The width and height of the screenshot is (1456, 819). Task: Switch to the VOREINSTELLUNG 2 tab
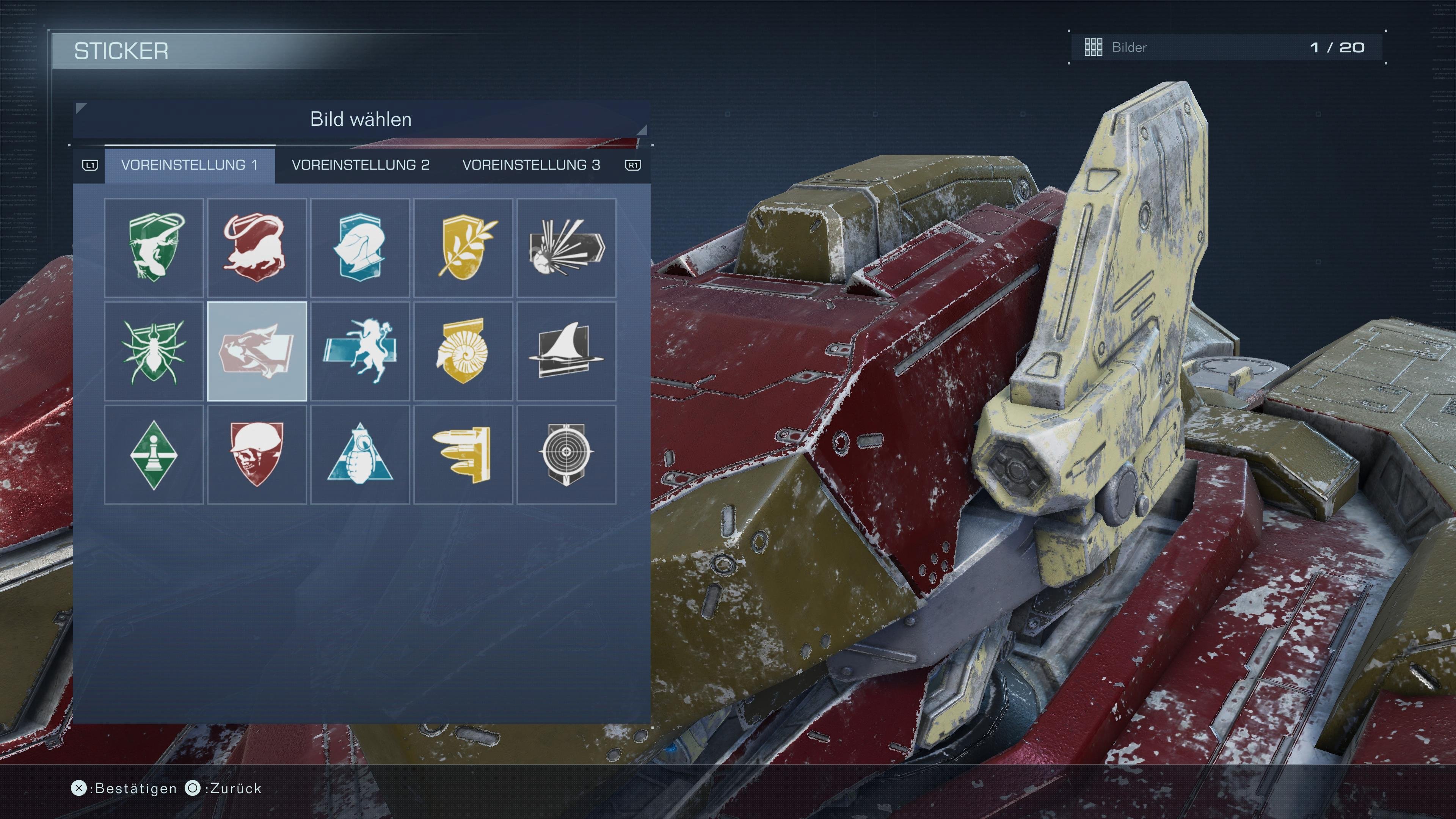[x=360, y=165]
